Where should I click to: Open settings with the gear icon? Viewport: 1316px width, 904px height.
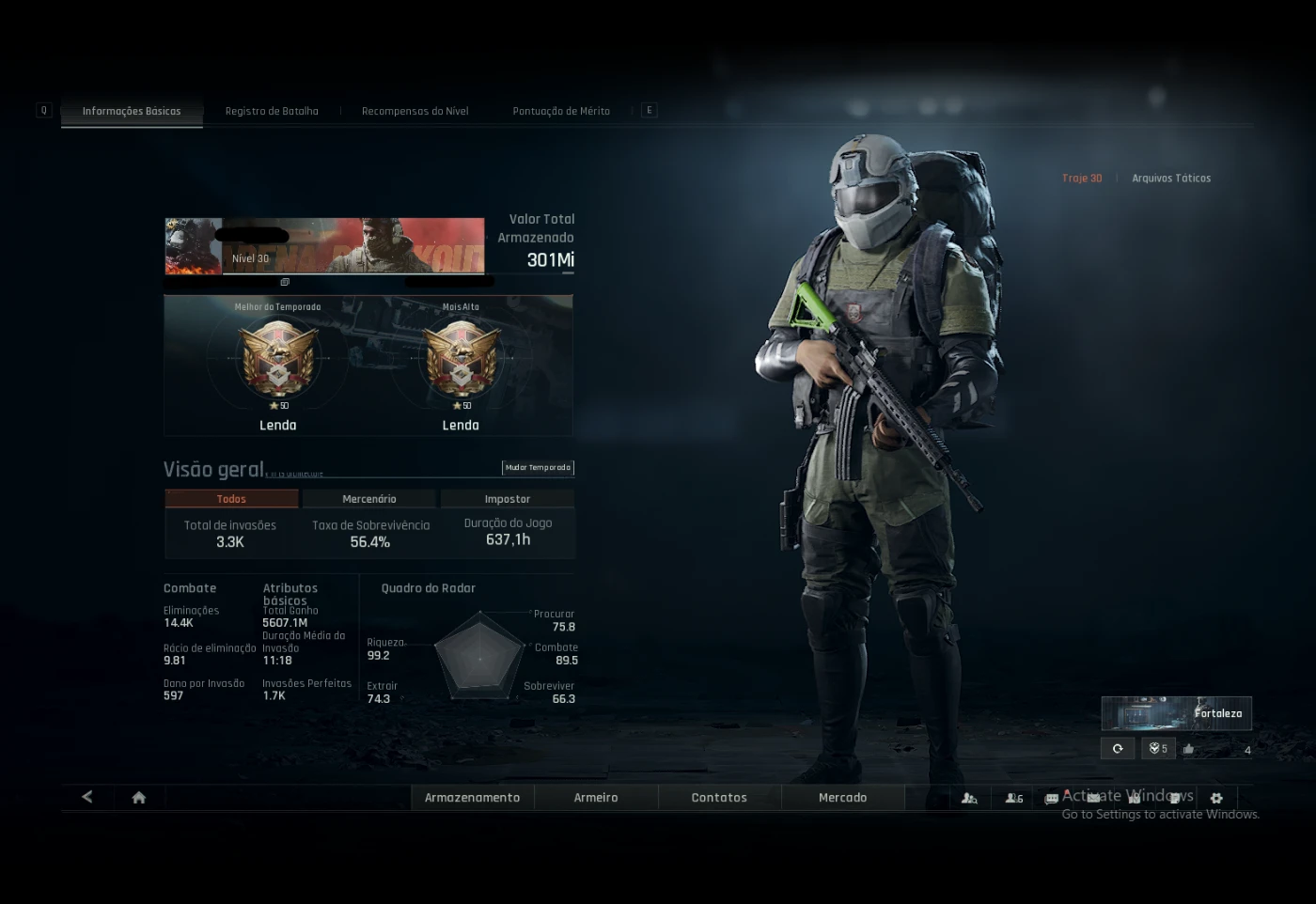[1216, 798]
